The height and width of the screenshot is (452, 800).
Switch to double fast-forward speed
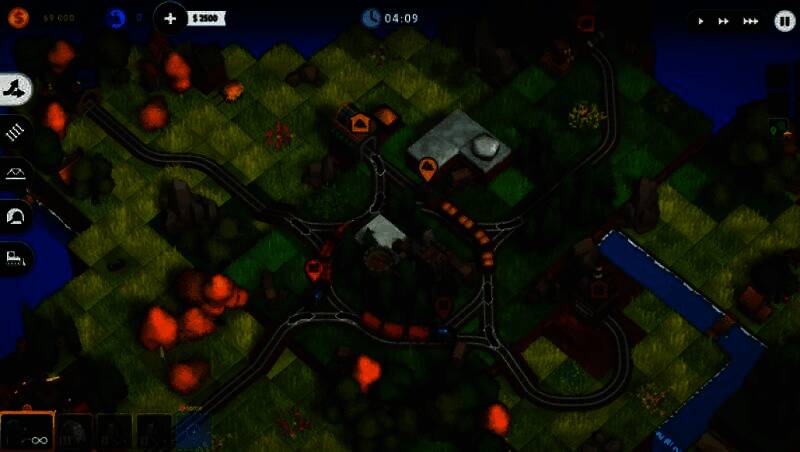(x=723, y=21)
